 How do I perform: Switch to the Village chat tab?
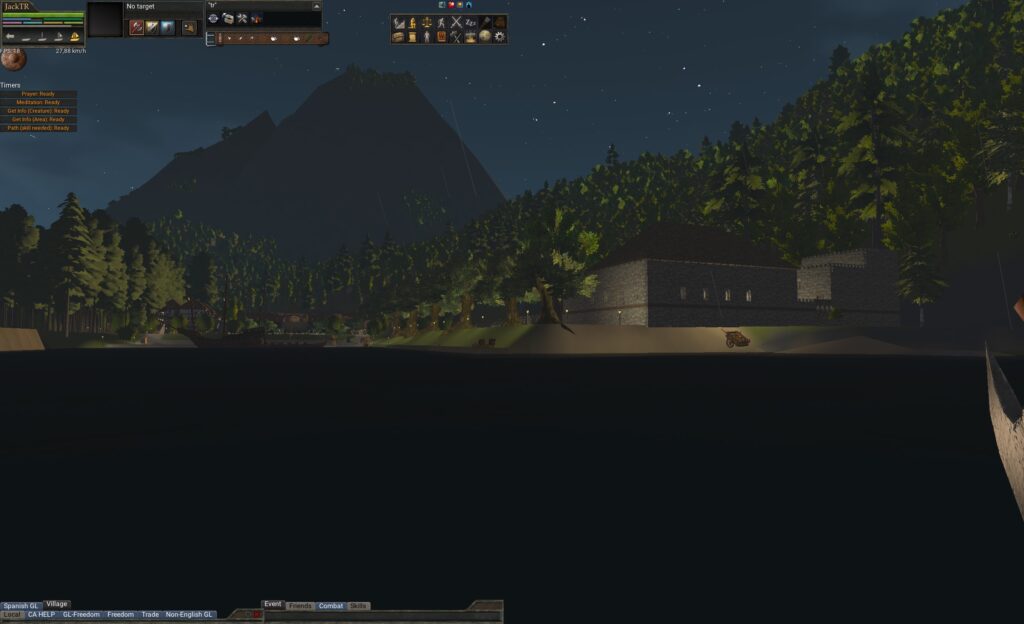coord(57,604)
